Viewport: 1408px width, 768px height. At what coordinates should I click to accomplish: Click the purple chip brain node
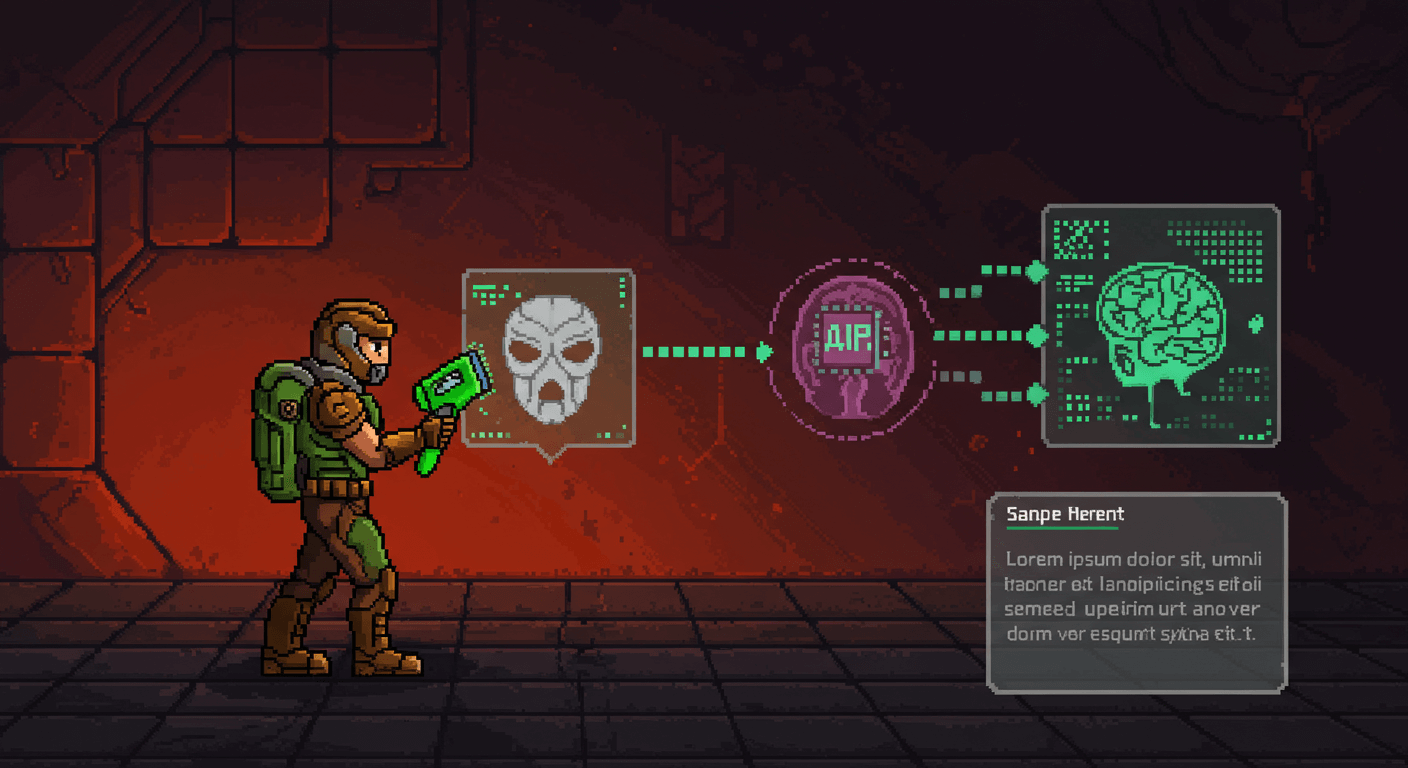(849, 350)
